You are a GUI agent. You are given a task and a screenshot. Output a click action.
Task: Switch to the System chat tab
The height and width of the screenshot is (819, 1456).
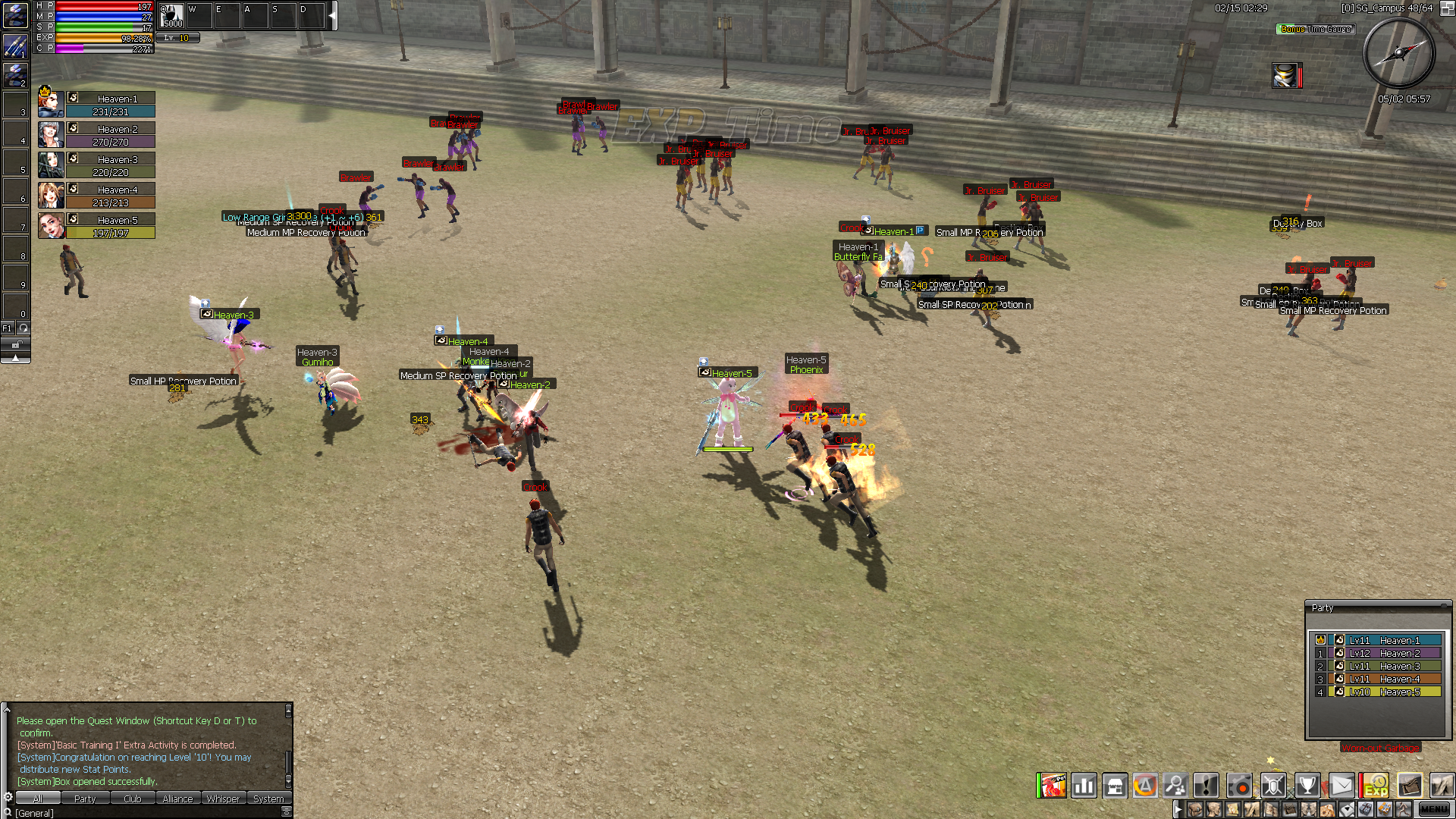tap(268, 799)
